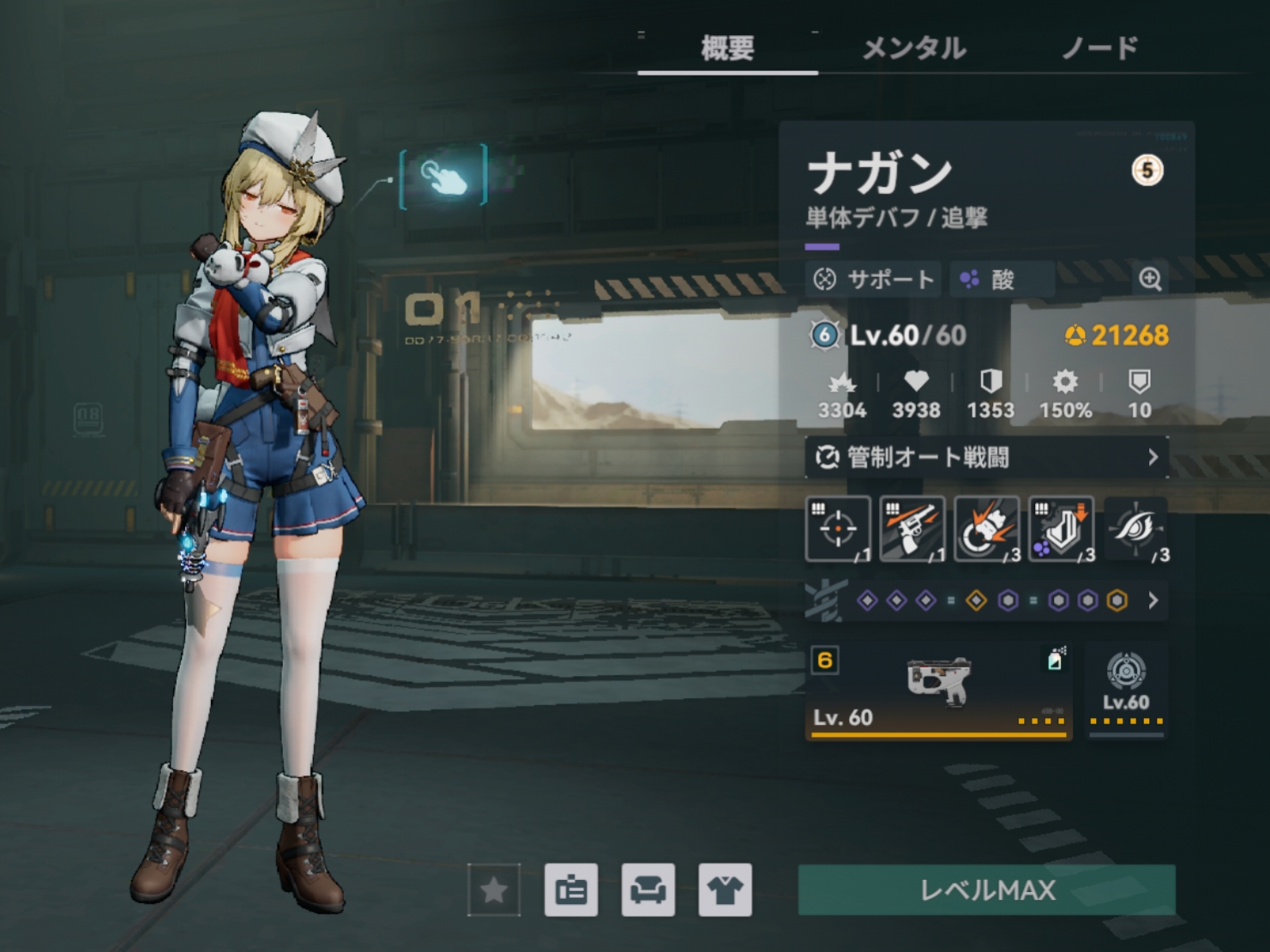
Task: Open the Lv. 60 pistol weapon slot
Action: (938, 690)
